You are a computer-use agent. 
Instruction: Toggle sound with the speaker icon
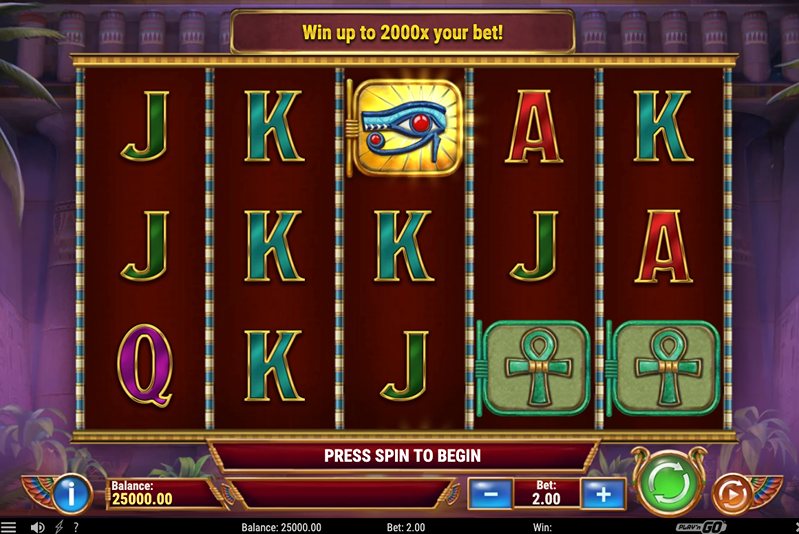(37, 526)
